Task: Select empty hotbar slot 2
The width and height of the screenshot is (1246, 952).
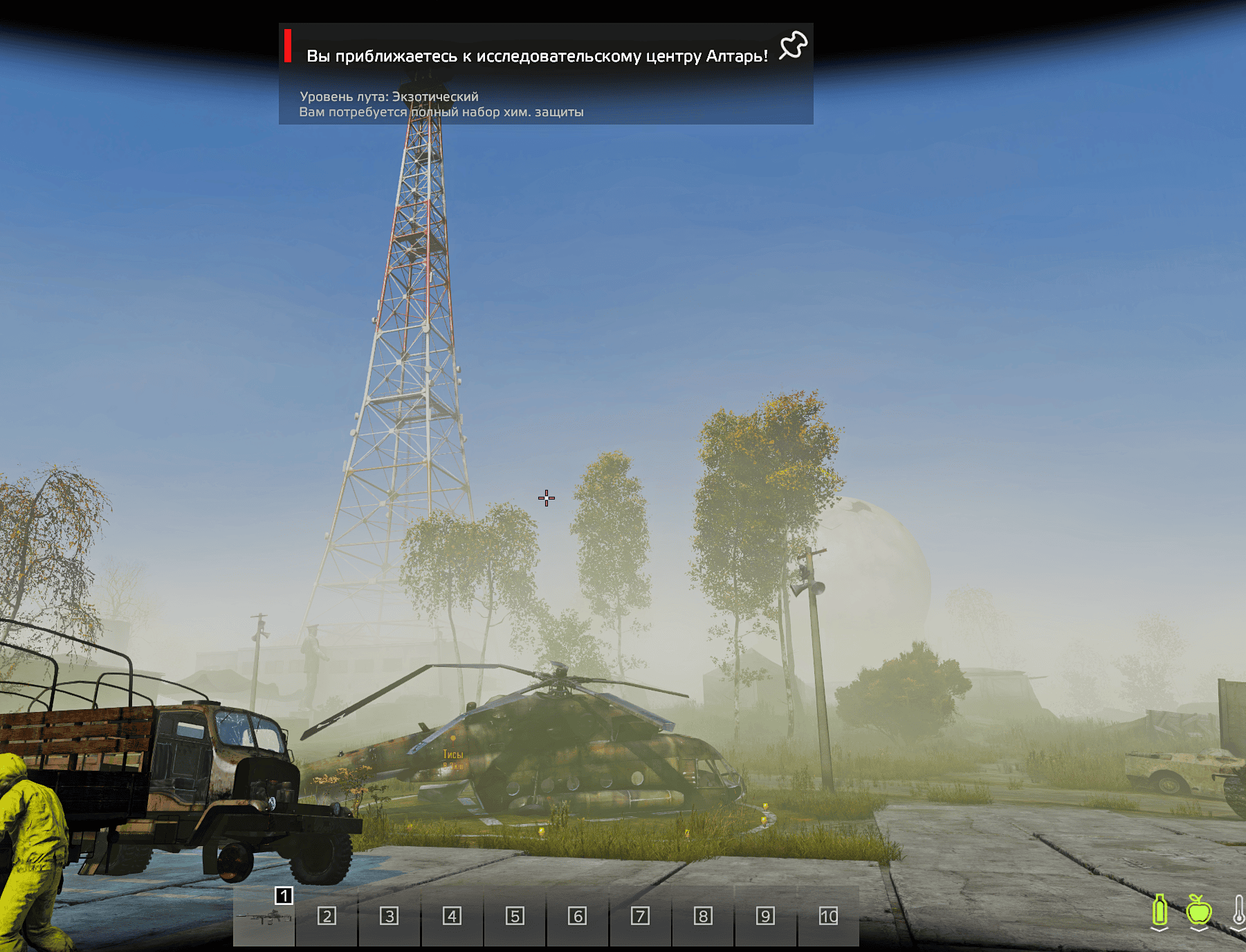Action: (327, 917)
